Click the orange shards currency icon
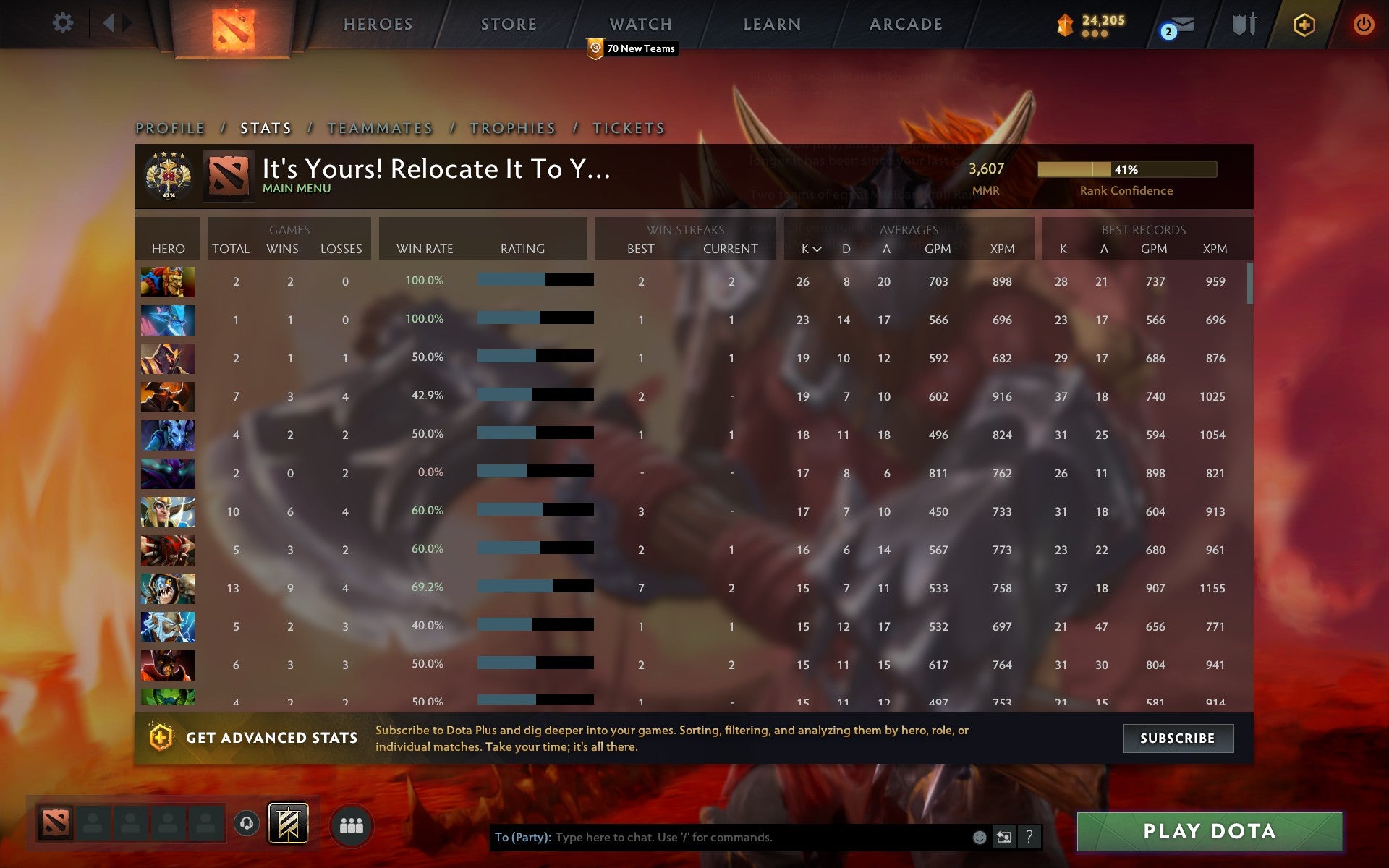Screen dimensions: 1389x868 [1063, 23]
